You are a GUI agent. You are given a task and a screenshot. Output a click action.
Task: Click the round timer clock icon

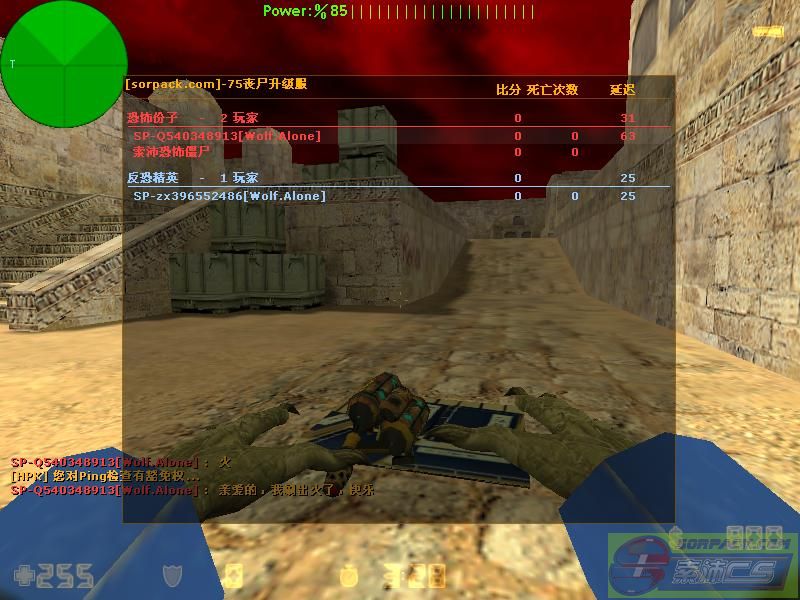pyautogui.click(x=349, y=576)
